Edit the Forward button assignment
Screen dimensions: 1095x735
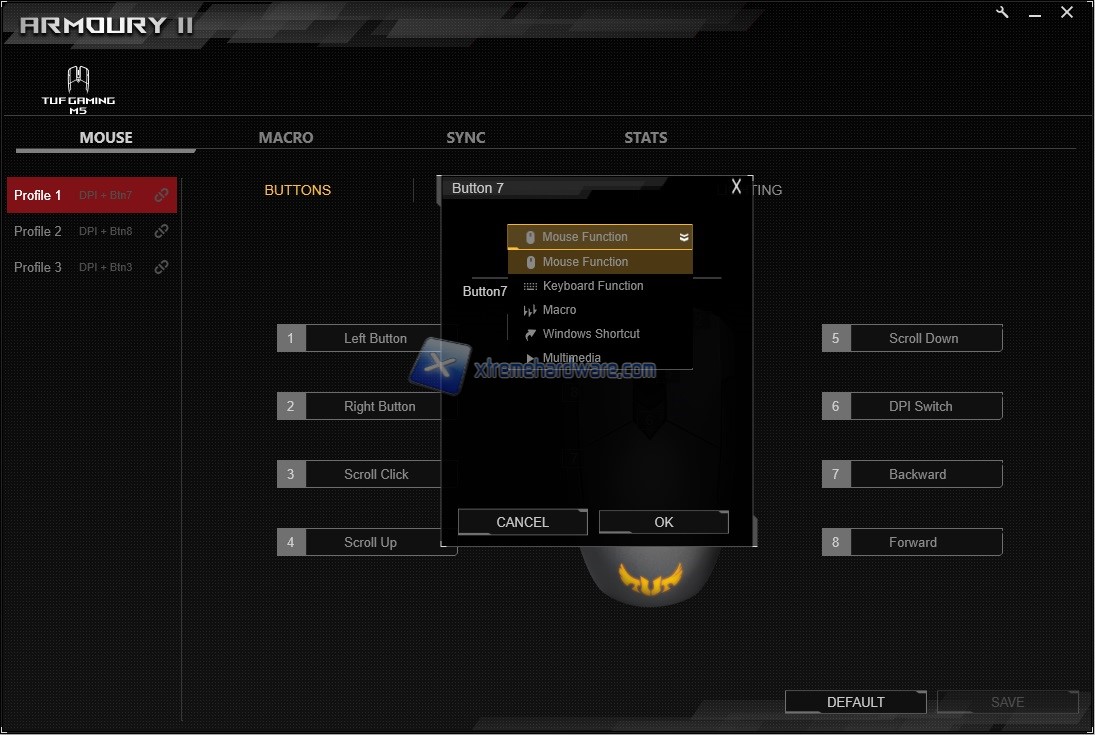pyautogui.click(x=913, y=542)
